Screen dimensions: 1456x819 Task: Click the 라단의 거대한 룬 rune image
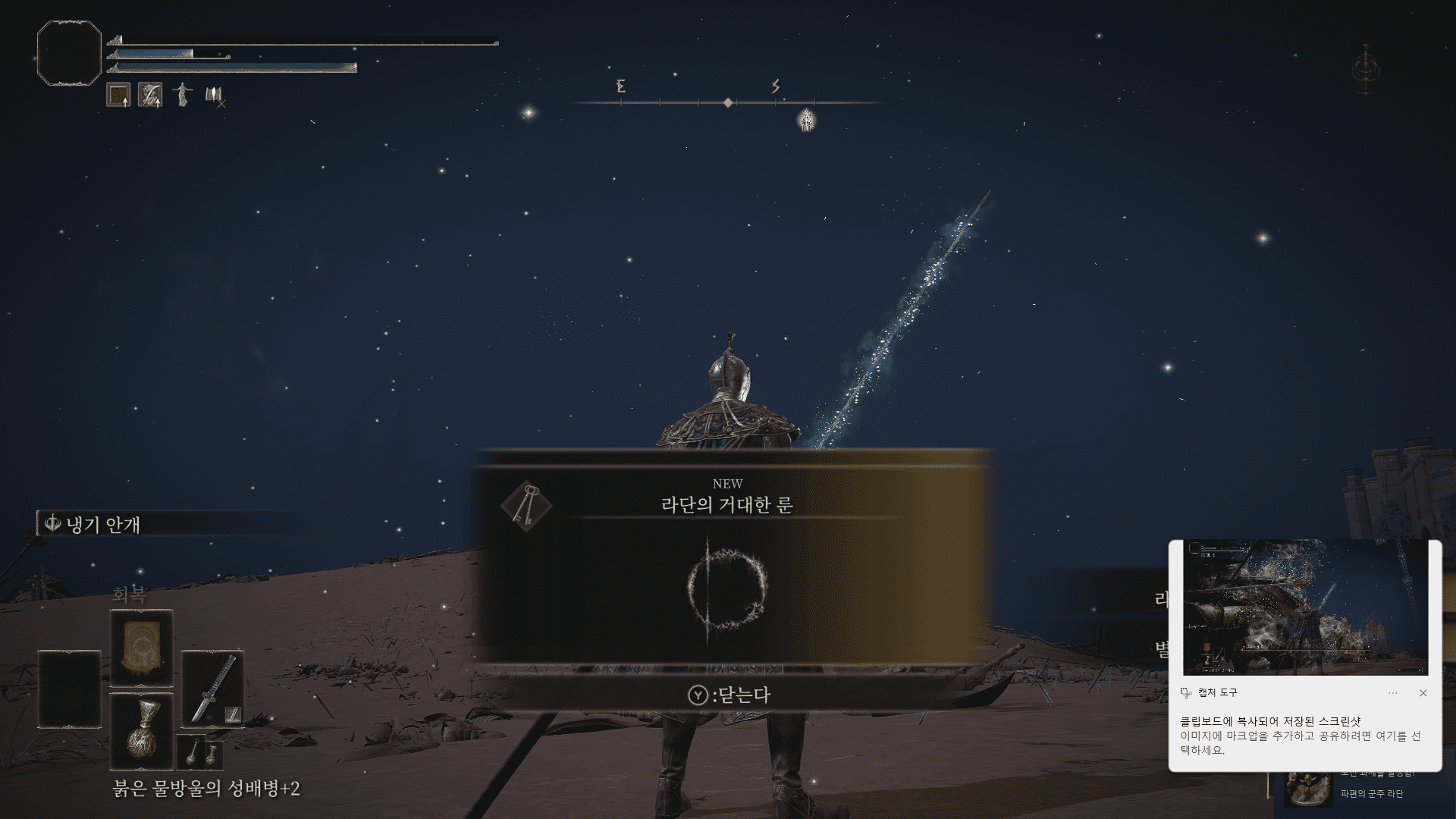point(726,589)
